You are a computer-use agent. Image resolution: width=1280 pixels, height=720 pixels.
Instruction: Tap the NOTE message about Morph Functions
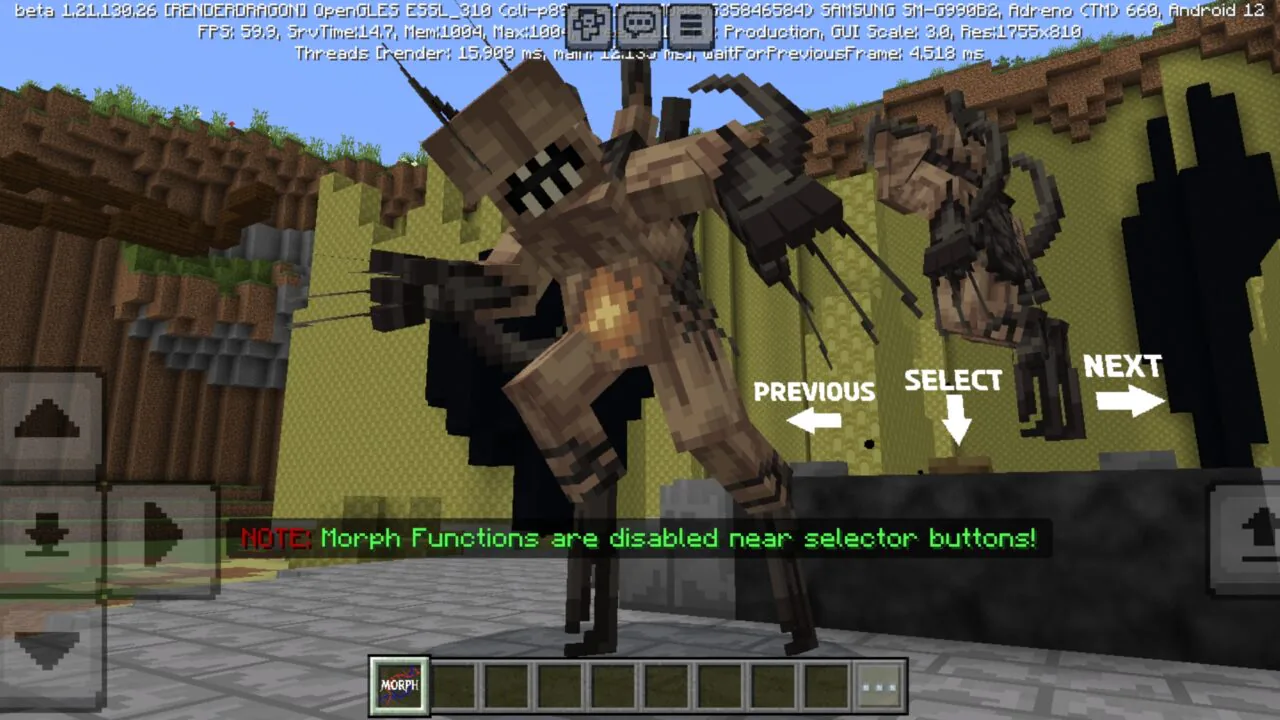(x=640, y=538)
